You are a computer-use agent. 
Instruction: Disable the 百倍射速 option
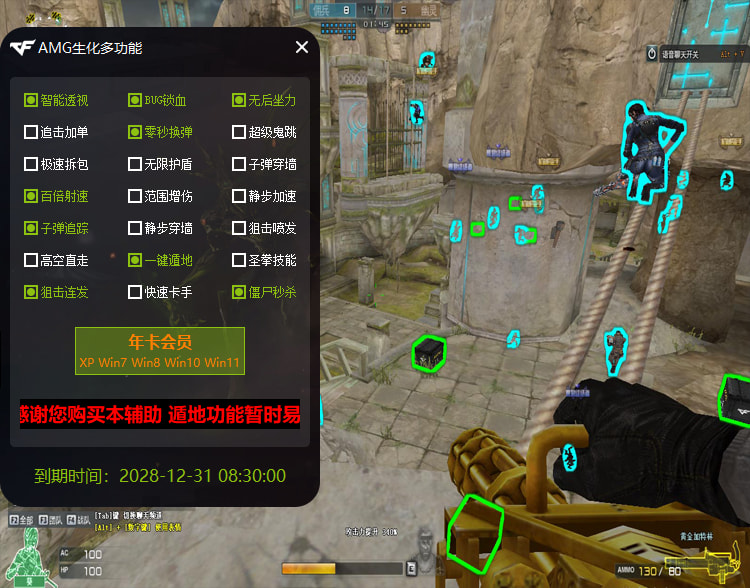pyautogui.click(x=31, y=196)
